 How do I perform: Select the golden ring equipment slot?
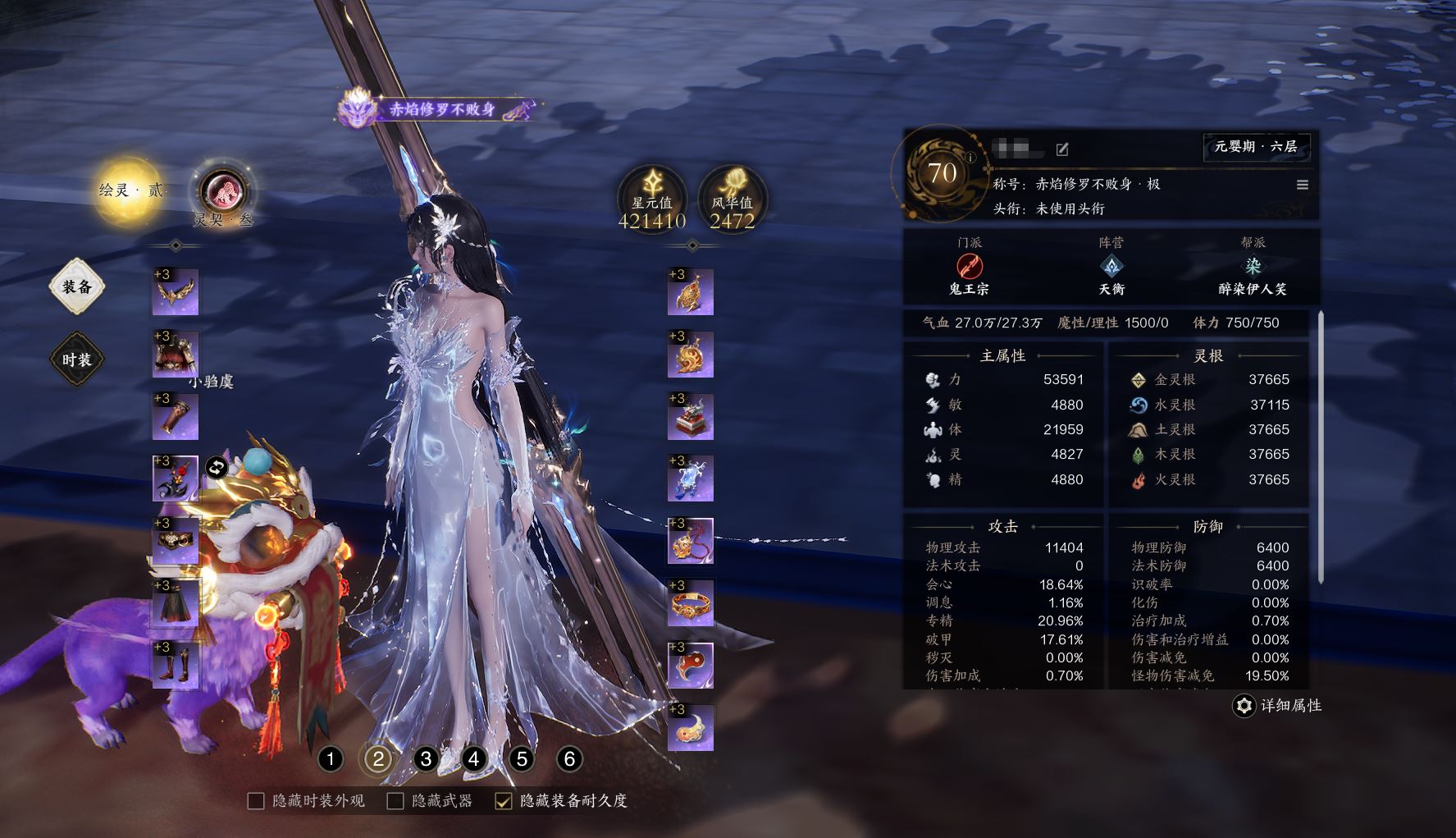click(x=691, y=604)
